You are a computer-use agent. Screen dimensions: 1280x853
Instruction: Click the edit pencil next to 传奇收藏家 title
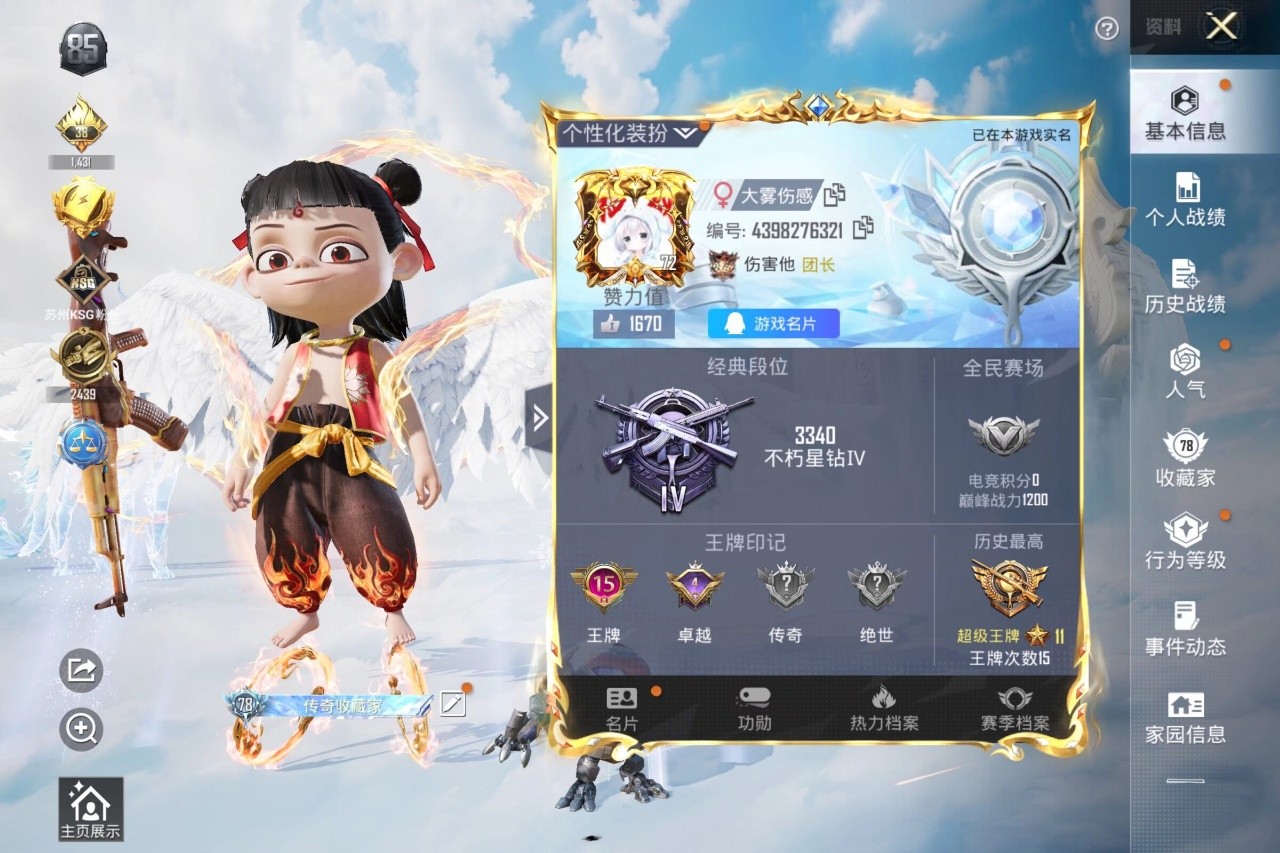[x=452, y=703]
